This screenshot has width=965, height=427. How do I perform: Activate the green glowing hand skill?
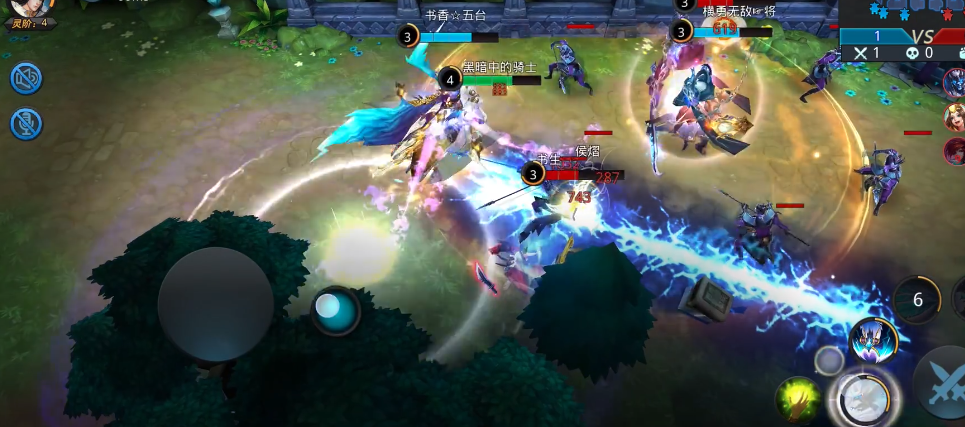pyautogui.click(x=798, y=397)
